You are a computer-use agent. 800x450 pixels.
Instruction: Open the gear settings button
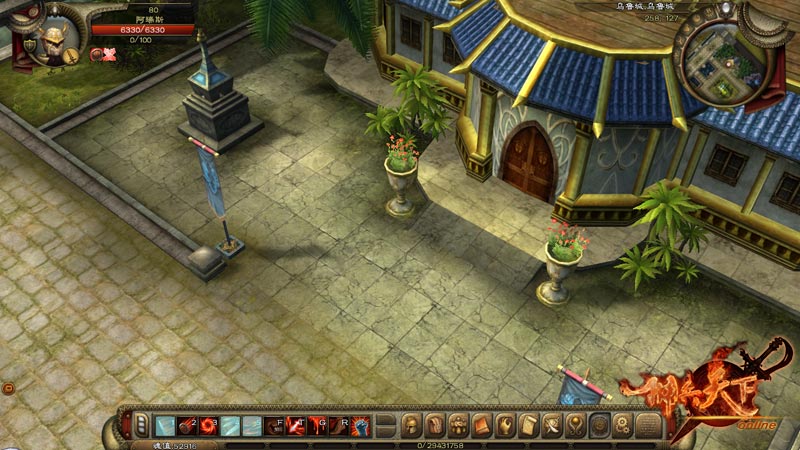(x=622, y=425)
